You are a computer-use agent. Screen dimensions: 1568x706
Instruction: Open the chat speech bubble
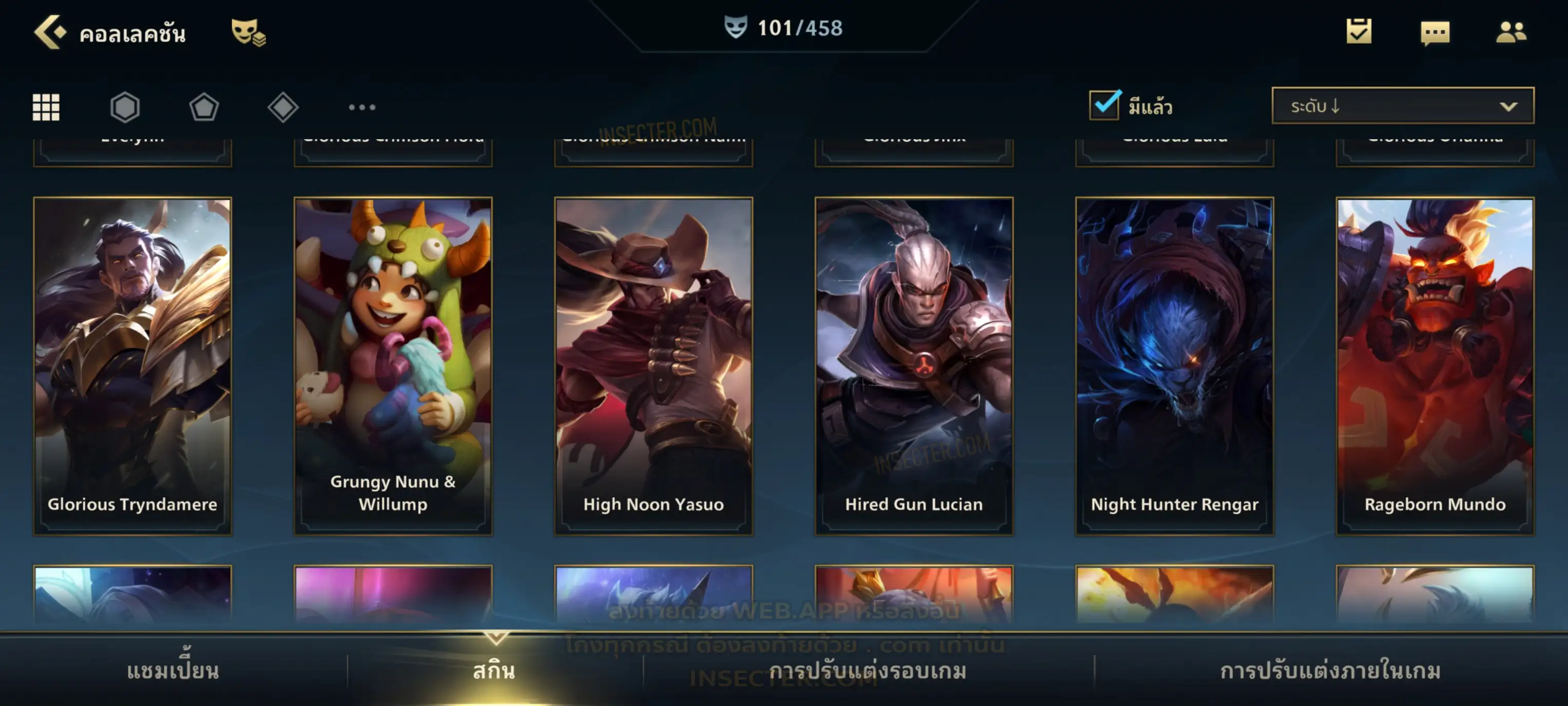click(x=1435, y=32)
